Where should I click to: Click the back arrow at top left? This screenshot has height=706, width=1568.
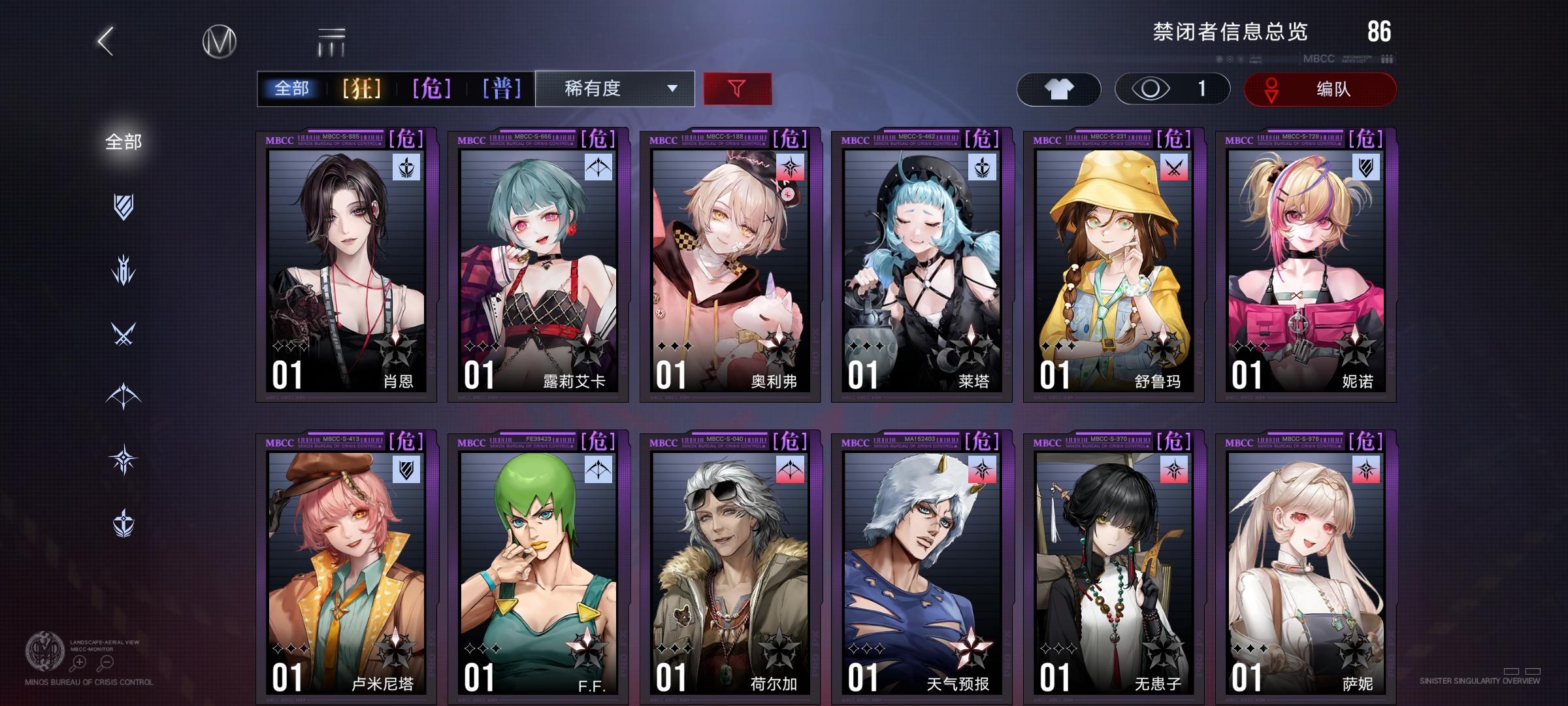pos(106,41)
